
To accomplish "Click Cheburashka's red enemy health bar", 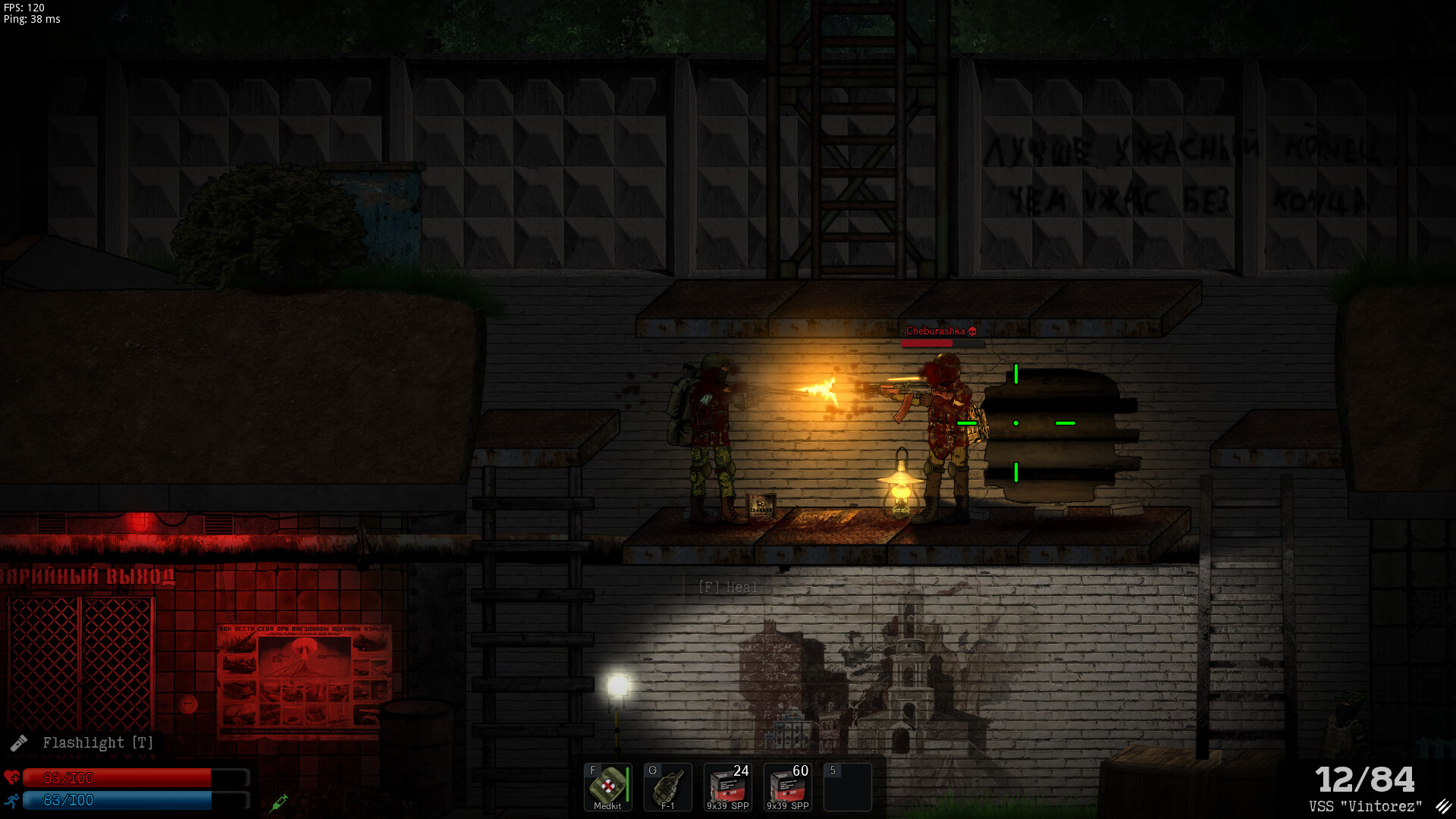I will coord(943,343).
